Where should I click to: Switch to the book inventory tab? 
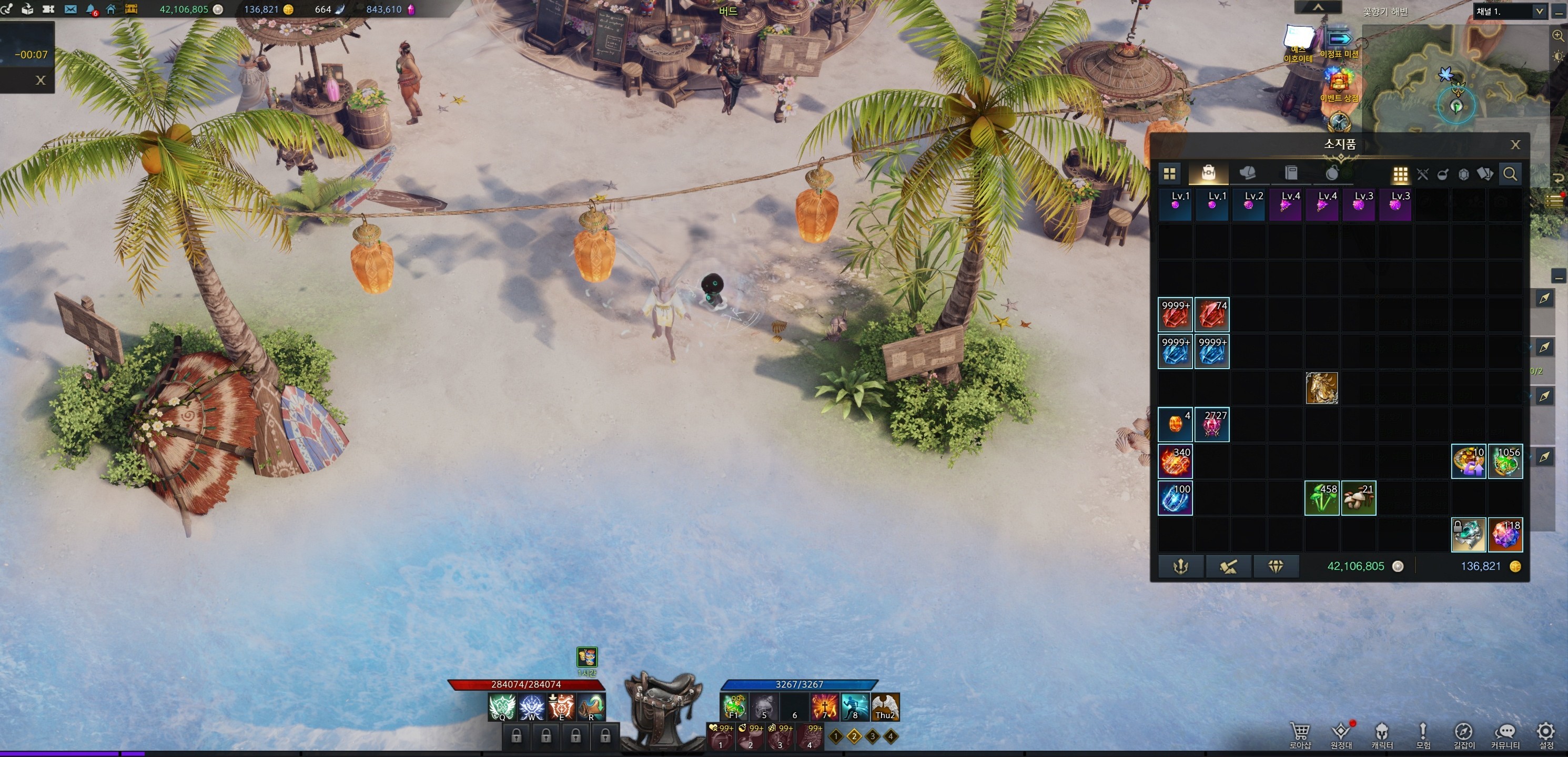point(1290,174)
